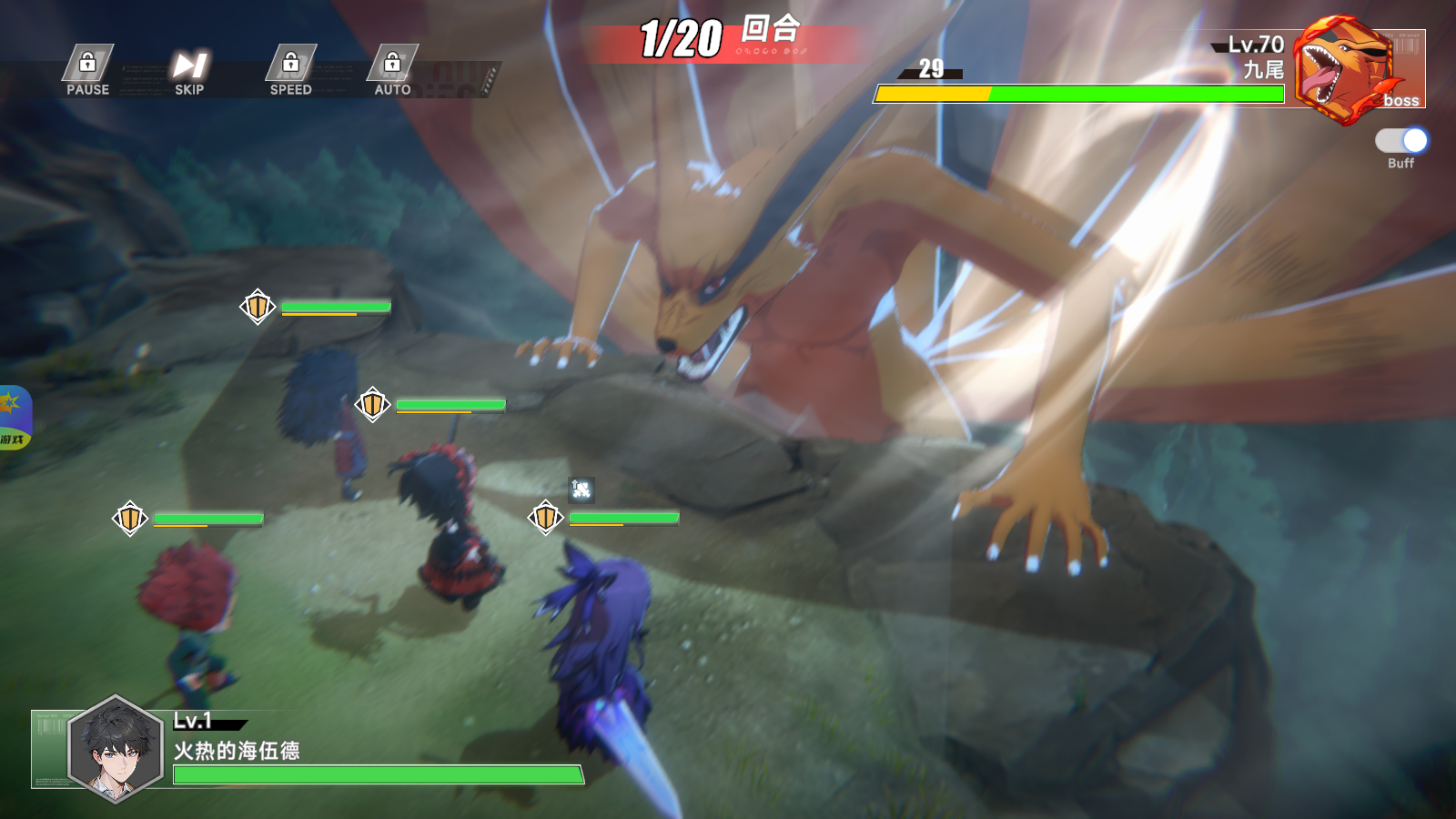Toggle the Buff display switch
Image resolution: width=1456 pixels, height=819 pixels.
pos(1401,141)
